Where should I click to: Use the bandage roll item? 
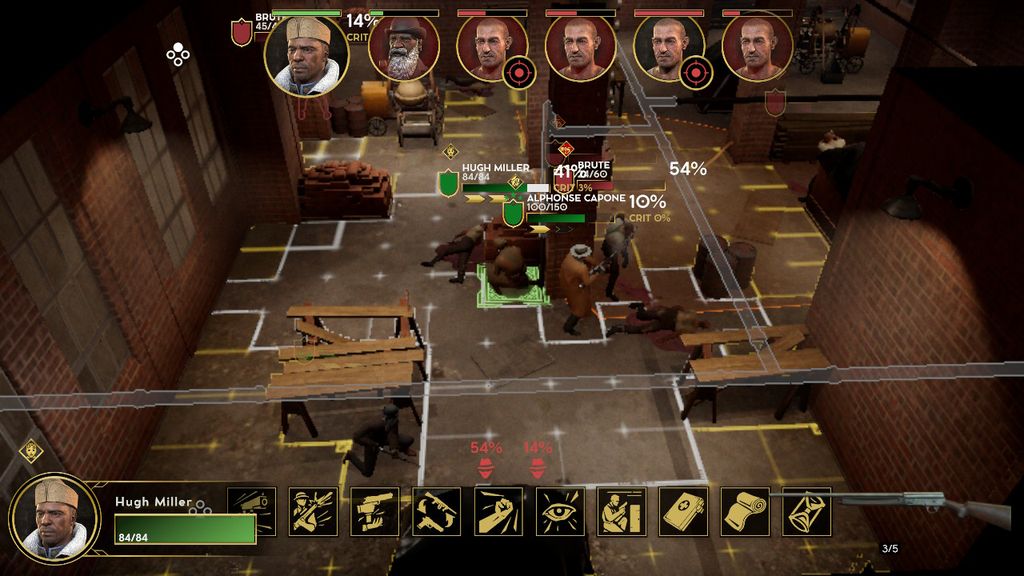[745, 511]
